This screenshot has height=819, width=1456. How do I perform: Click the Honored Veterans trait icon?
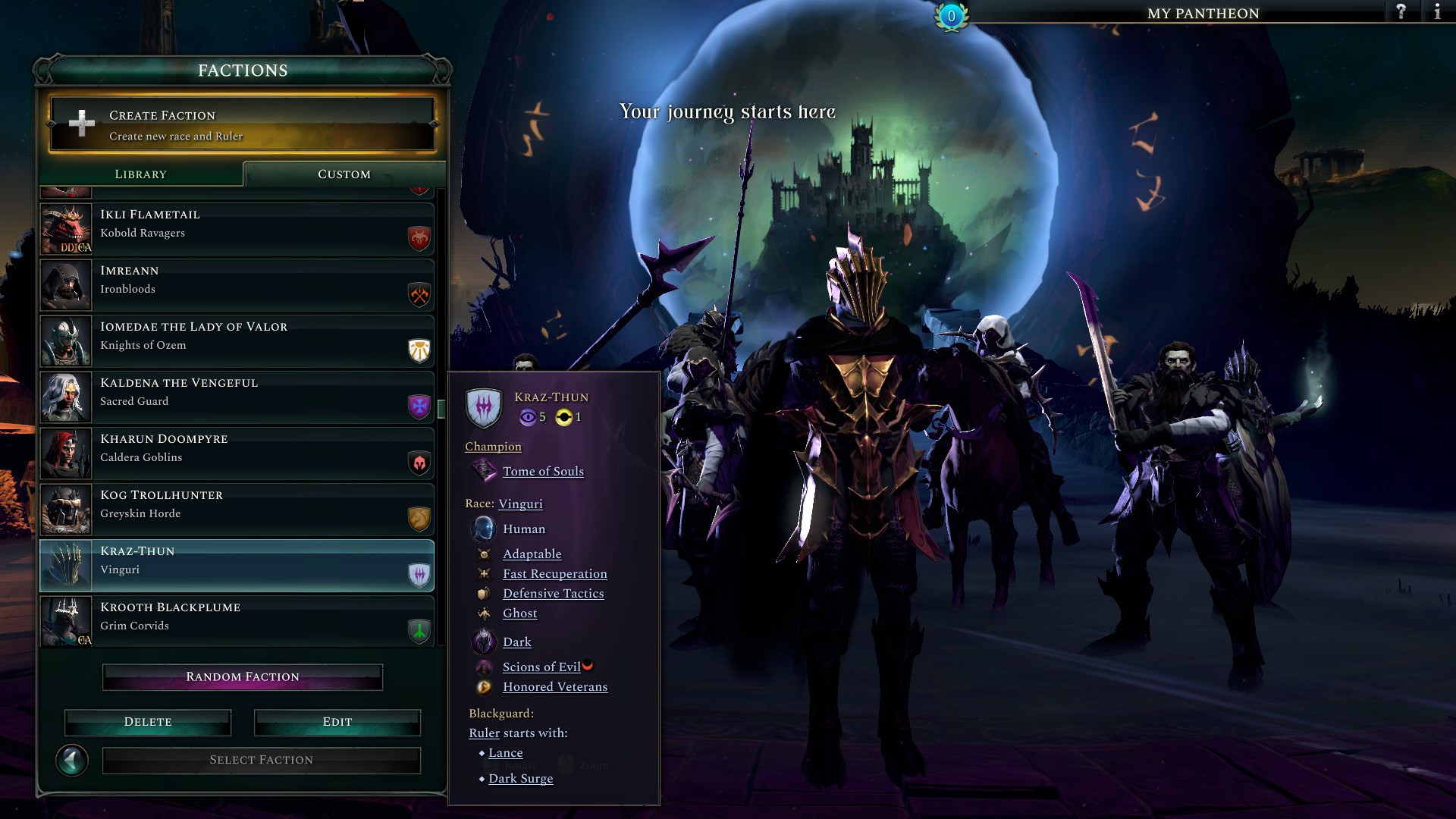coord(484,686)
